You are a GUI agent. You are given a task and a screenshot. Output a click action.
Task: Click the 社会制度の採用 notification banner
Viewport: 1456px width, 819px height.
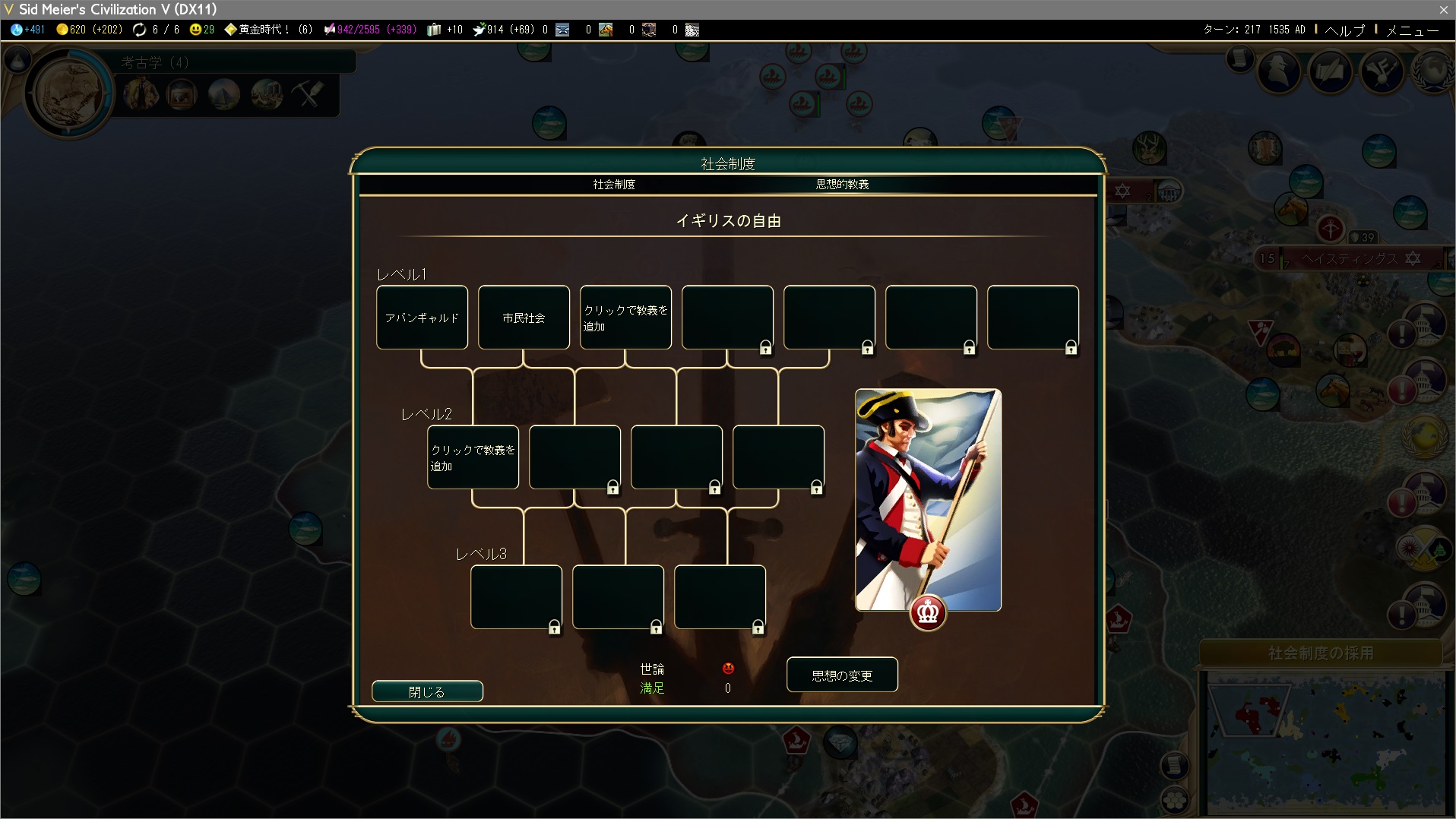(1321, 653)
